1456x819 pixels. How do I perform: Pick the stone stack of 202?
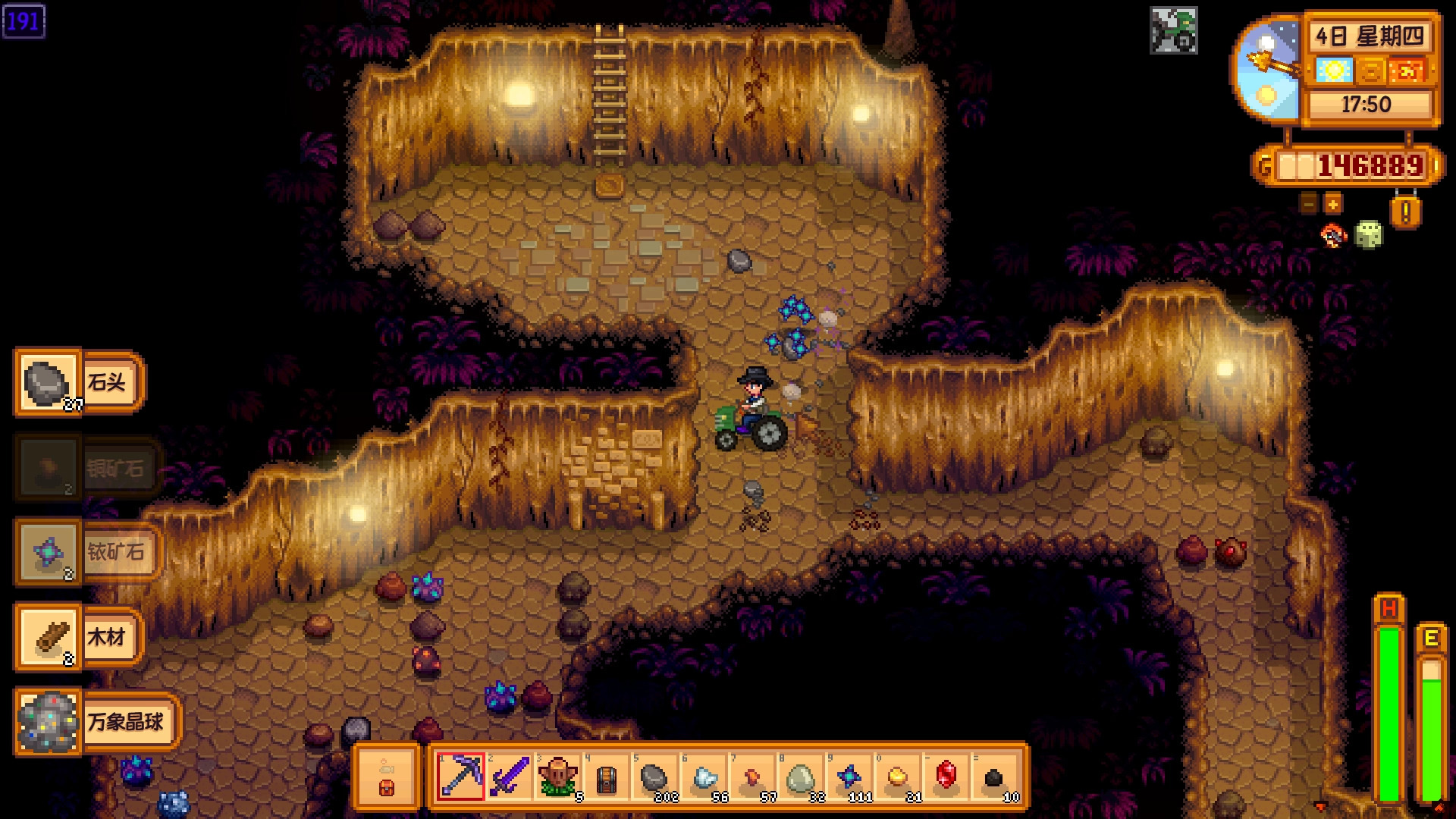(x=654, y=776)
